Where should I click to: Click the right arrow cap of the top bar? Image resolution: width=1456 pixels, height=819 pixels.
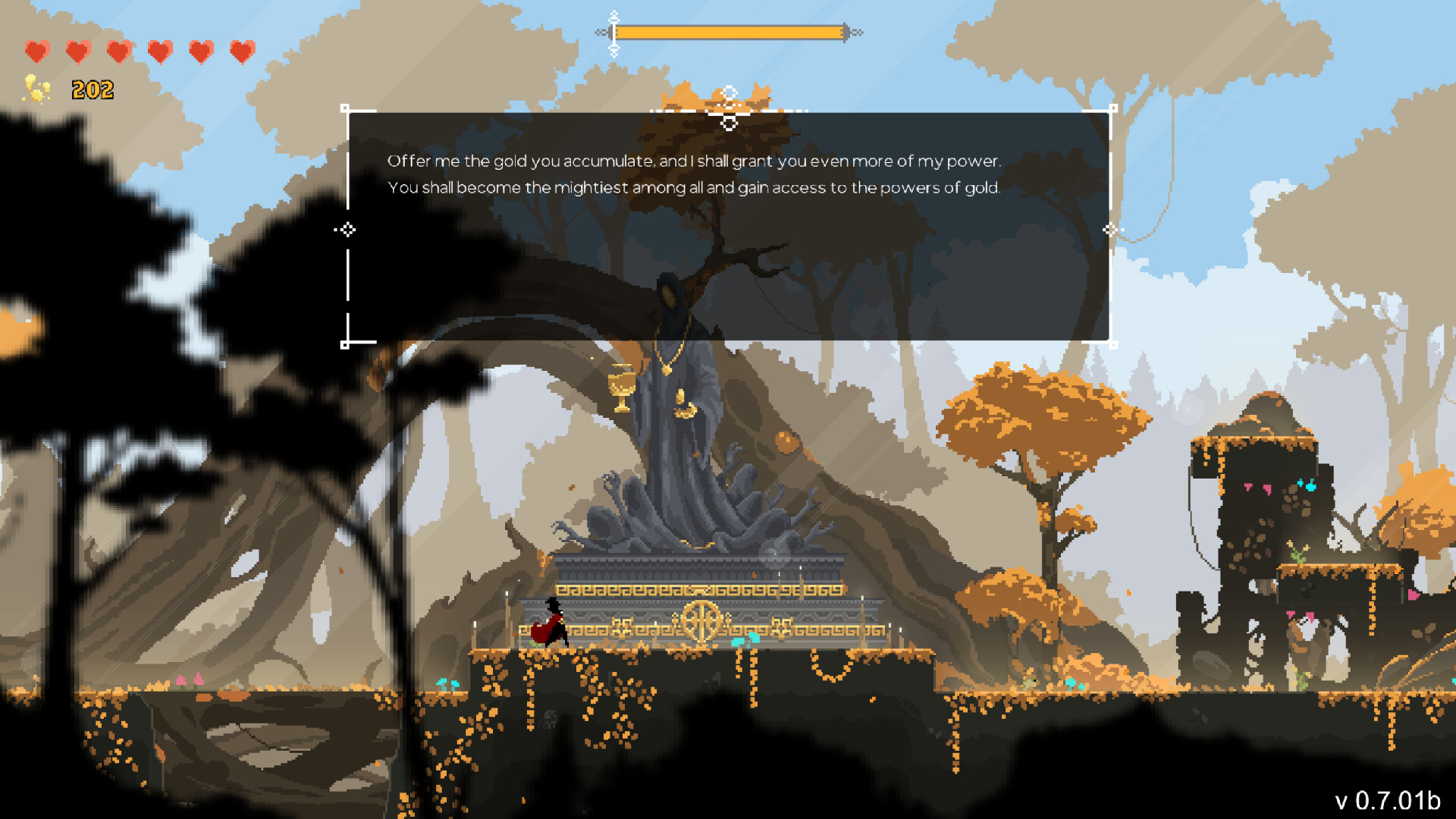[857, 32]
